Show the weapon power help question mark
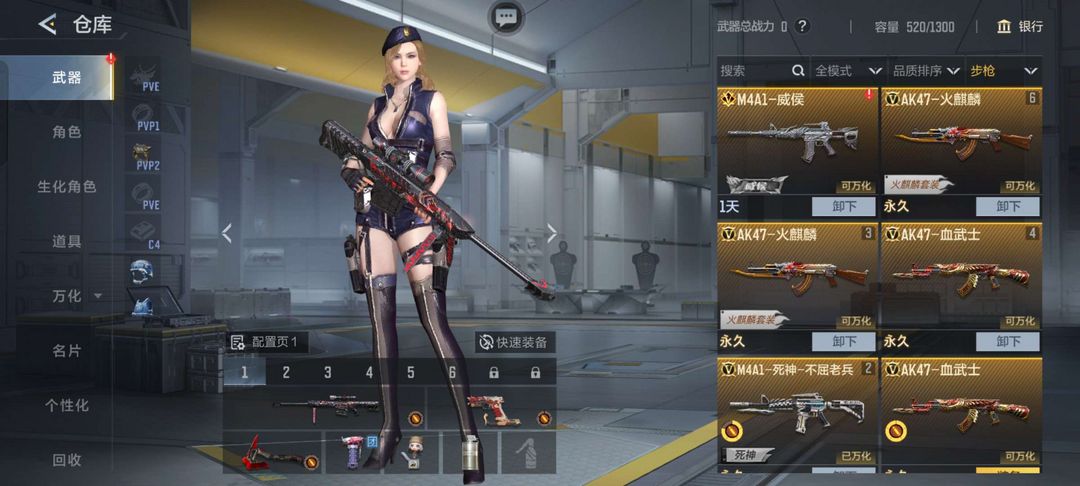This screenshot has width=1080, height=486. click(x=802, y=27)
